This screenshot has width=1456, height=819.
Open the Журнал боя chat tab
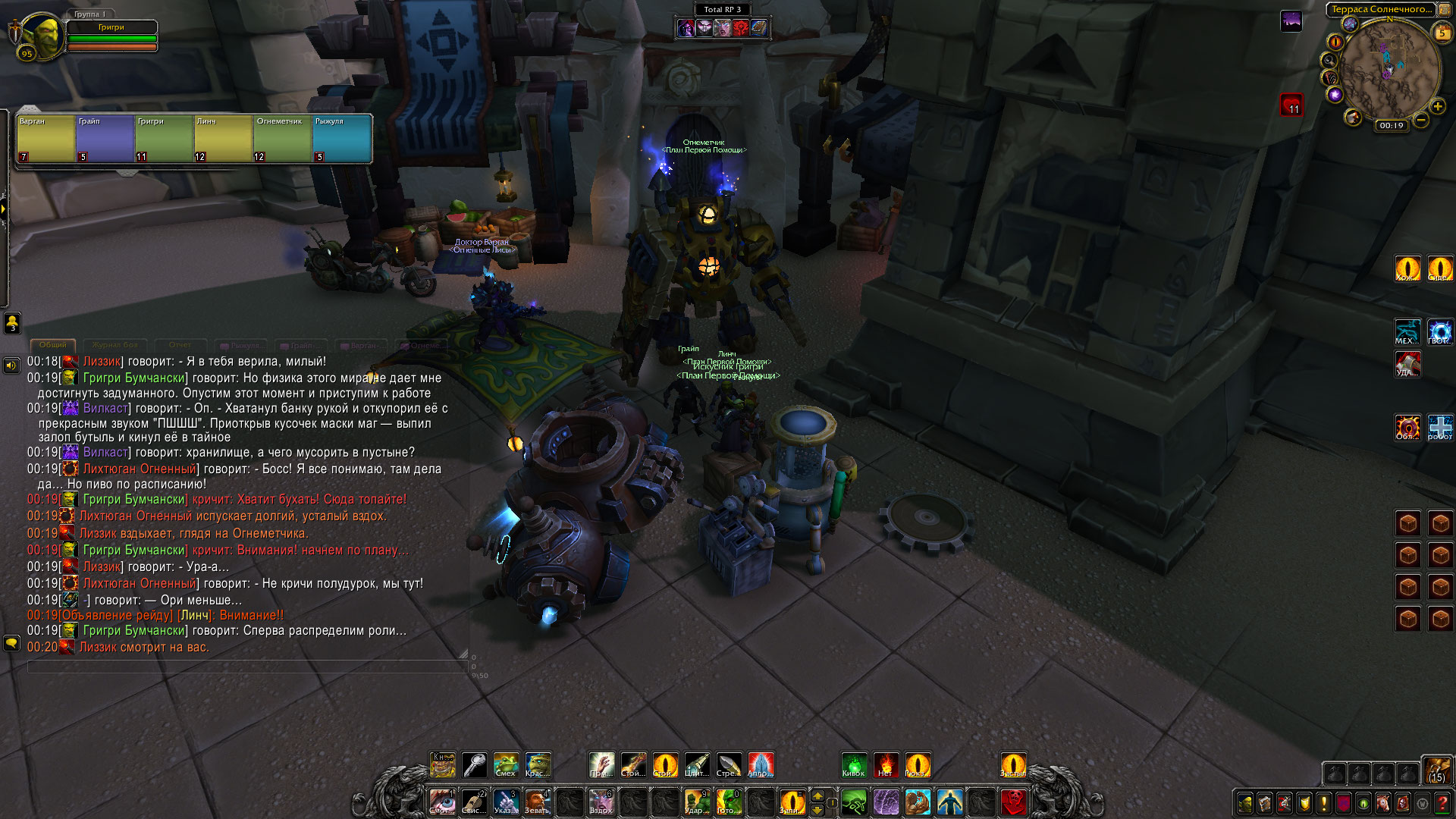pos(116,345)
